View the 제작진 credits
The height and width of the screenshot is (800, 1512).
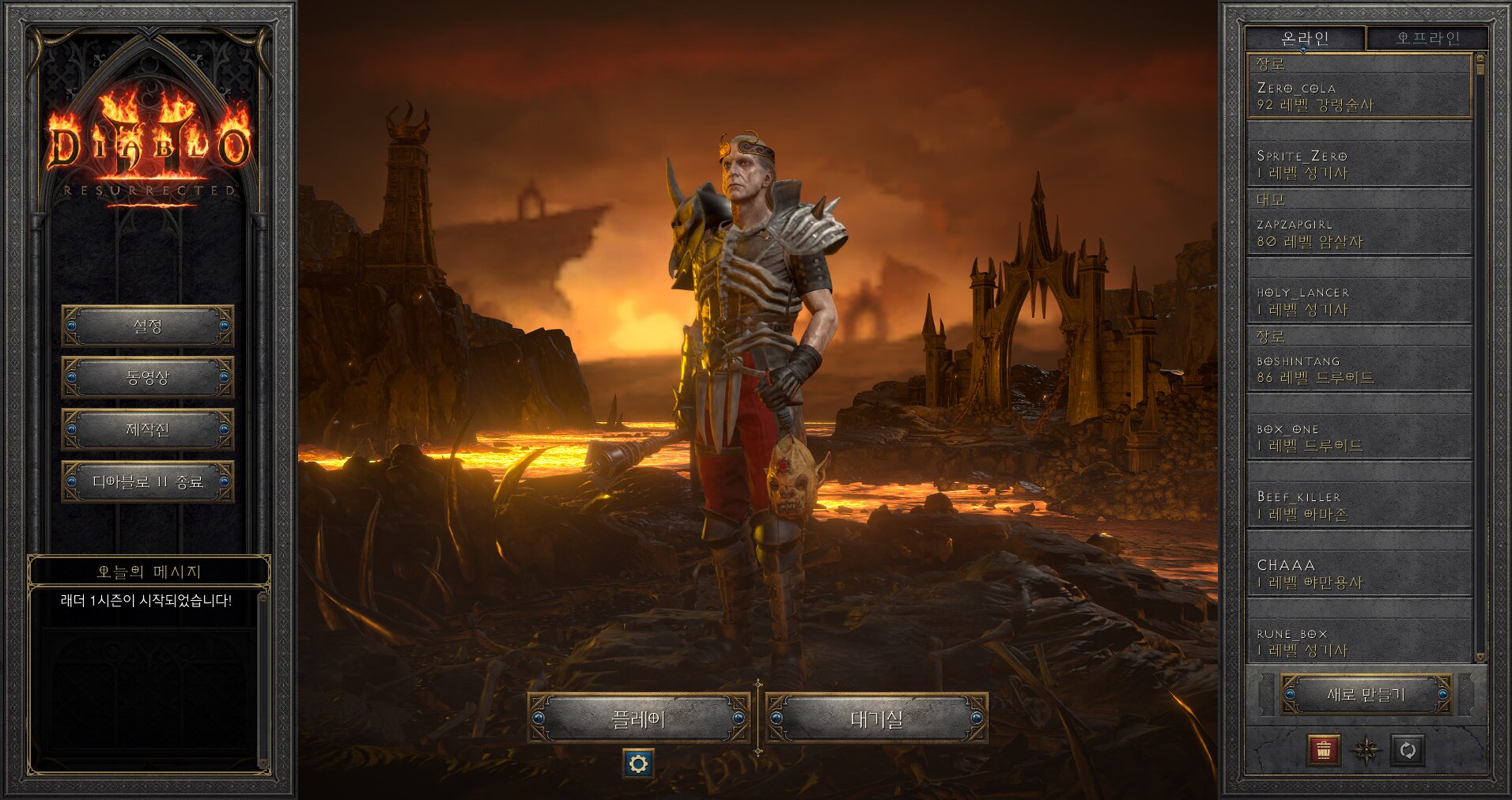pyautogui.click(x=148, y=430)
